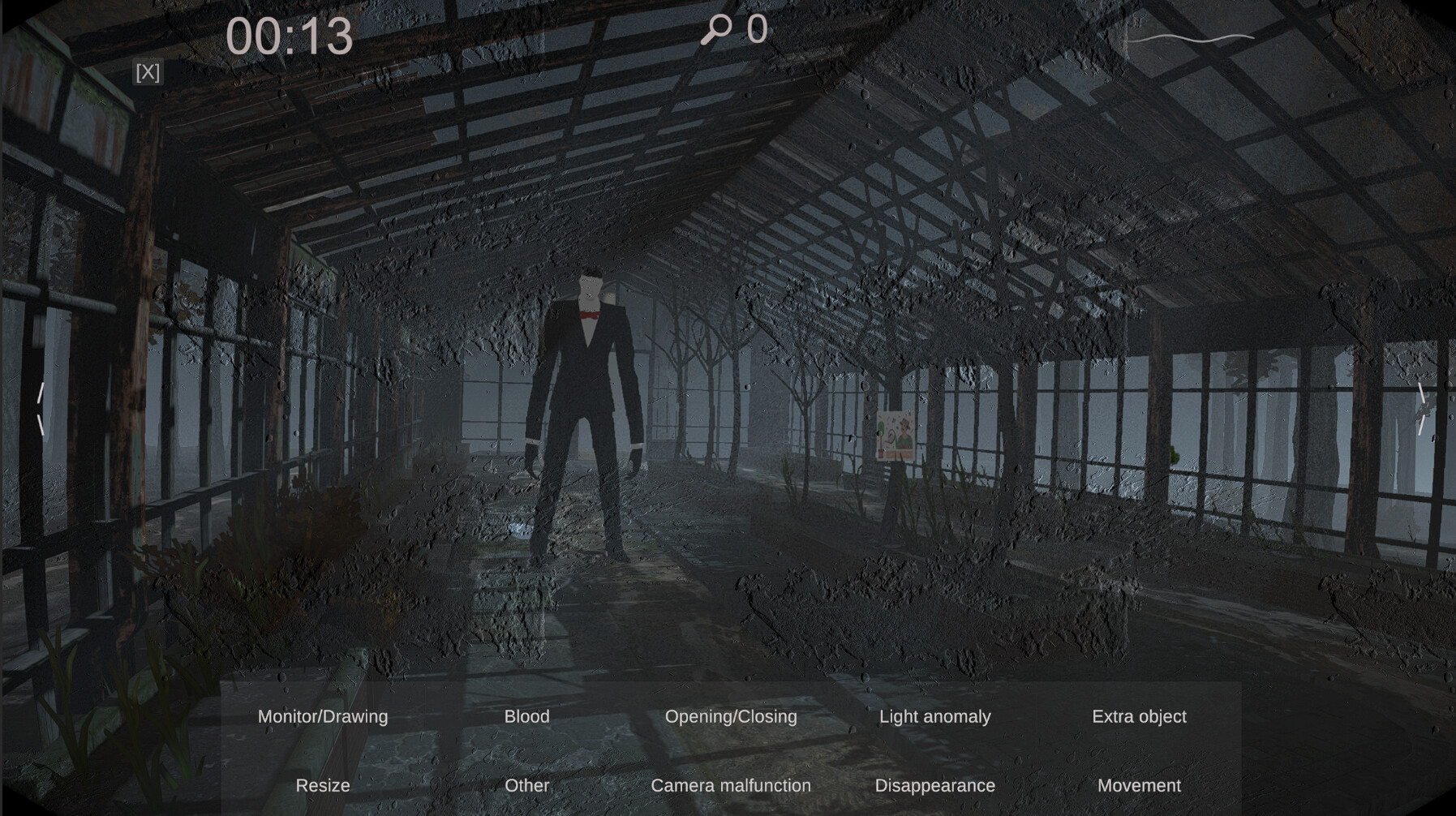This screenshot has height=816, width=1456.
Task: Report a Blood anomaly
Action: [x=527, y=716]
